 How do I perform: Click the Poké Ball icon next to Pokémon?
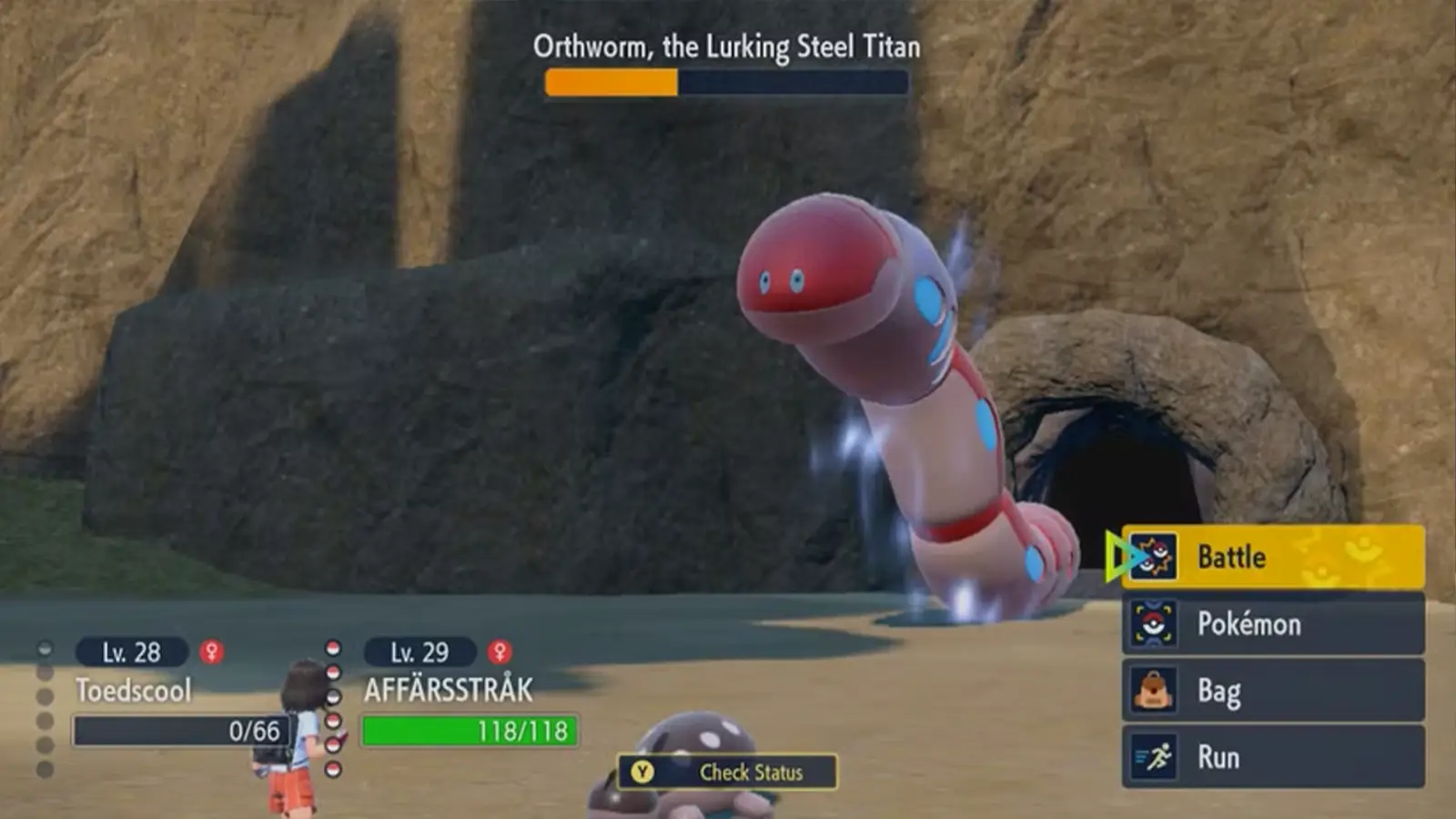tap(1153, 624)
